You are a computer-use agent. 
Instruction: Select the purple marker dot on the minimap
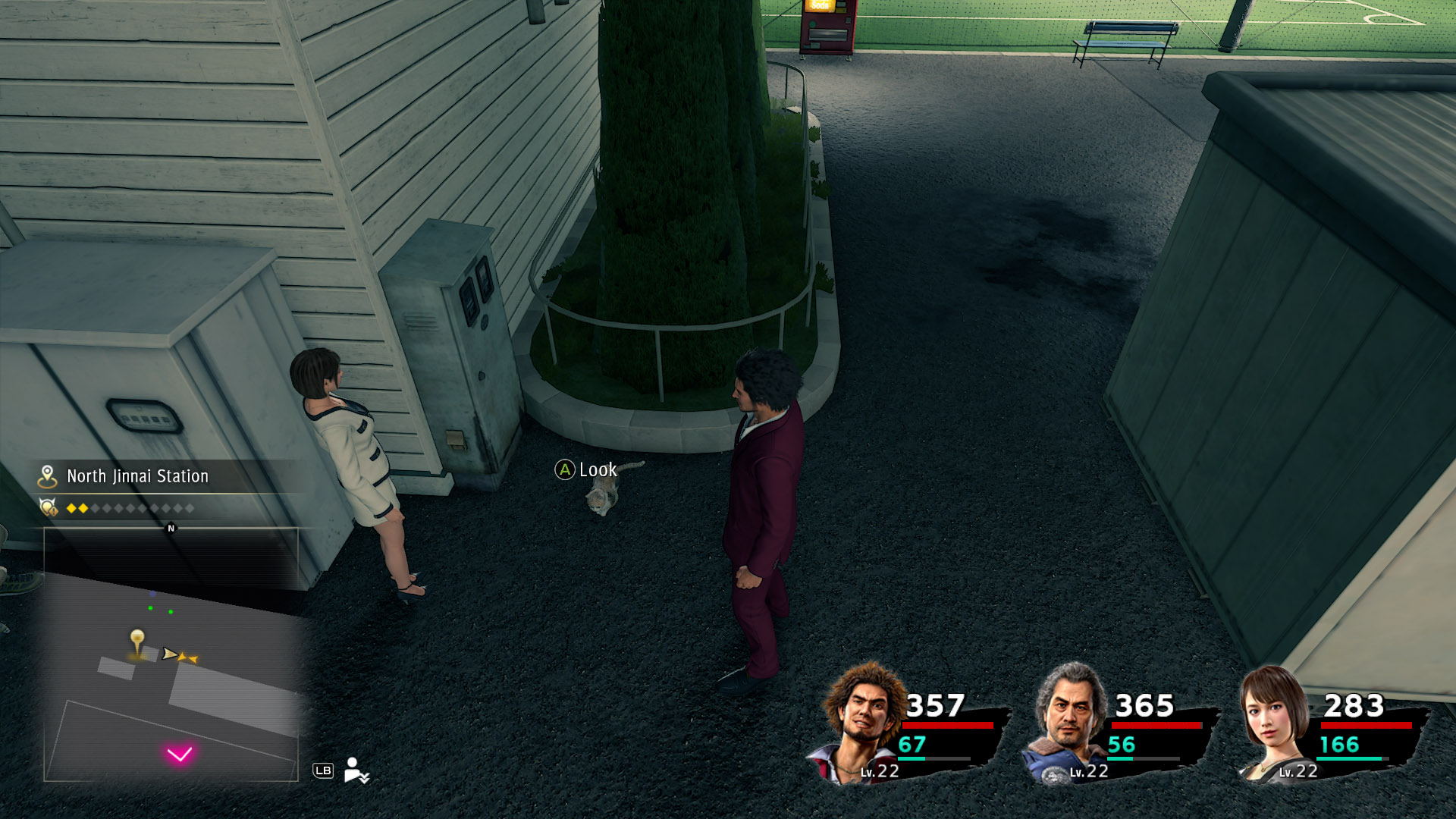pyautogui.click(x=152, y=594)
